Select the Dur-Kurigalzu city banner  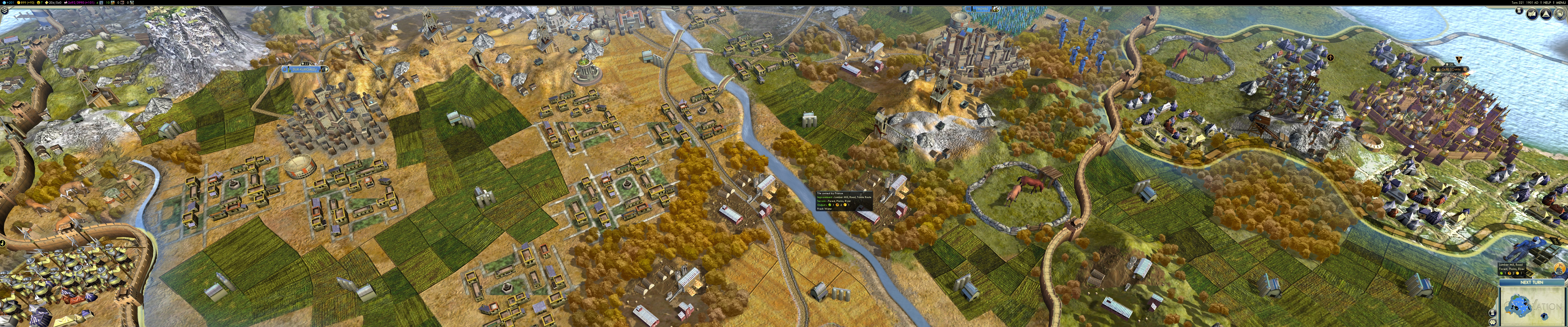tap(304, 69)
